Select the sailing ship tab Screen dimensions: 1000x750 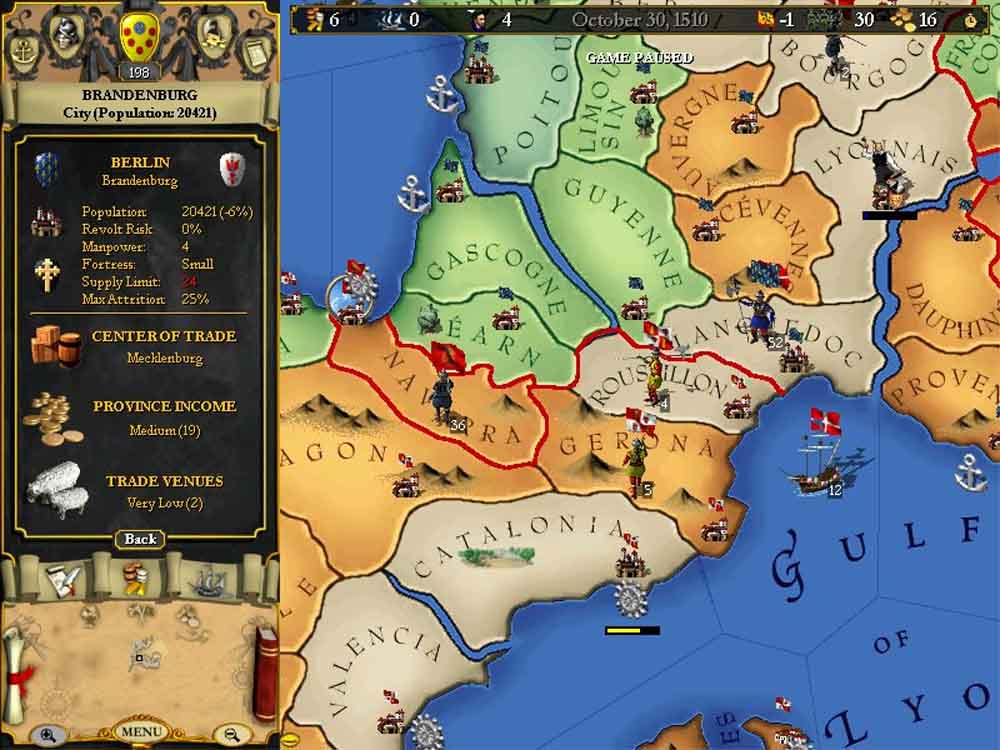point(207,578)
